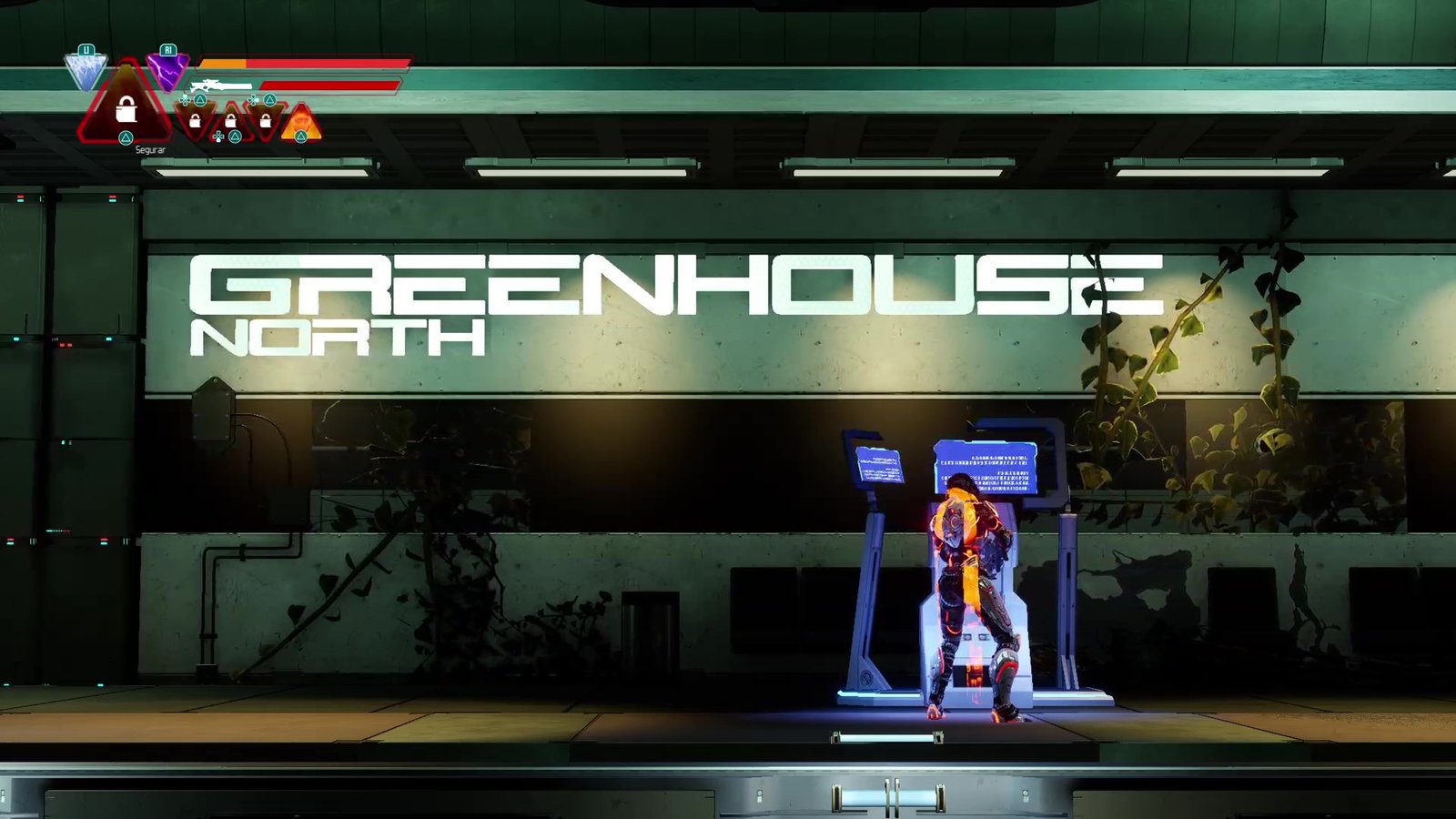The width and height of the screenshot is (1456, 819).
Task: Select the ice crystal ability icon
Action: pos(86,71)
